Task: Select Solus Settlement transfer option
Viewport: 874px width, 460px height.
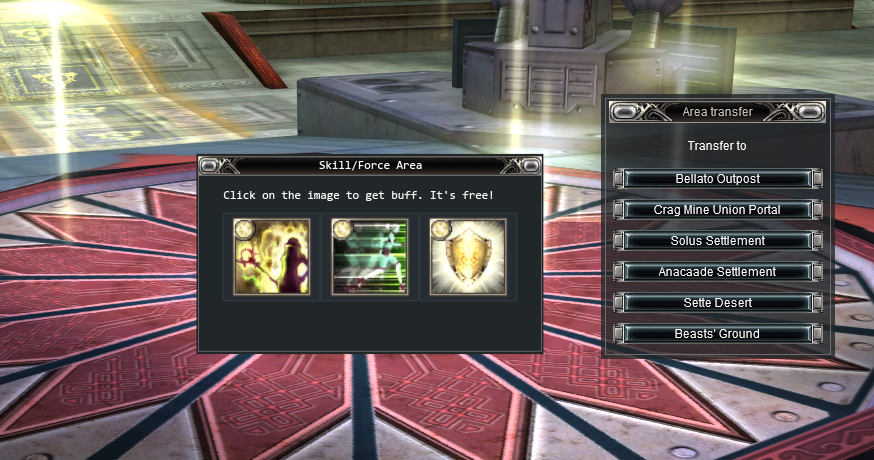Action: [718, 241]
